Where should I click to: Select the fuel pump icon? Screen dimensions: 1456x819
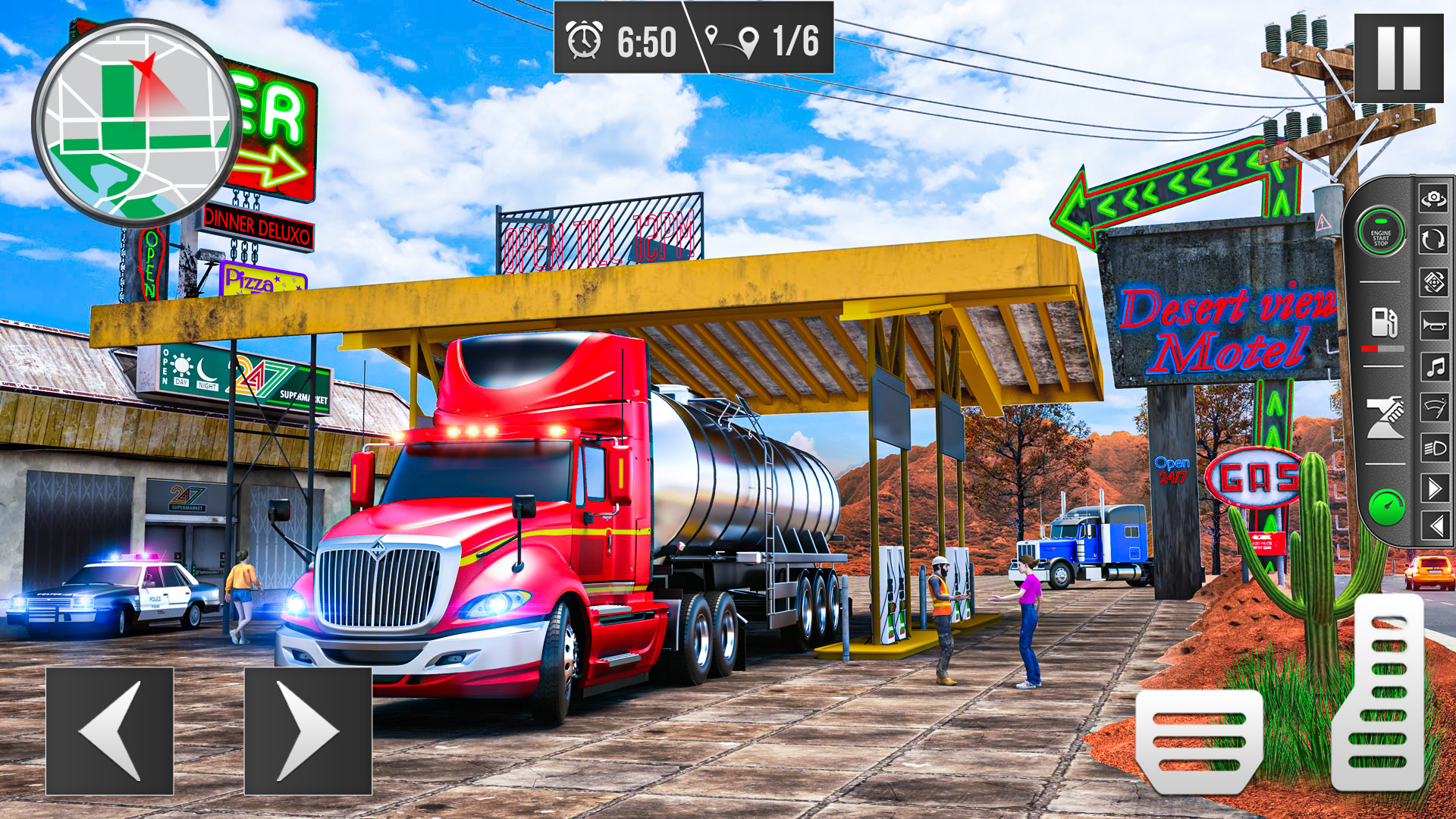point(1382,322)
